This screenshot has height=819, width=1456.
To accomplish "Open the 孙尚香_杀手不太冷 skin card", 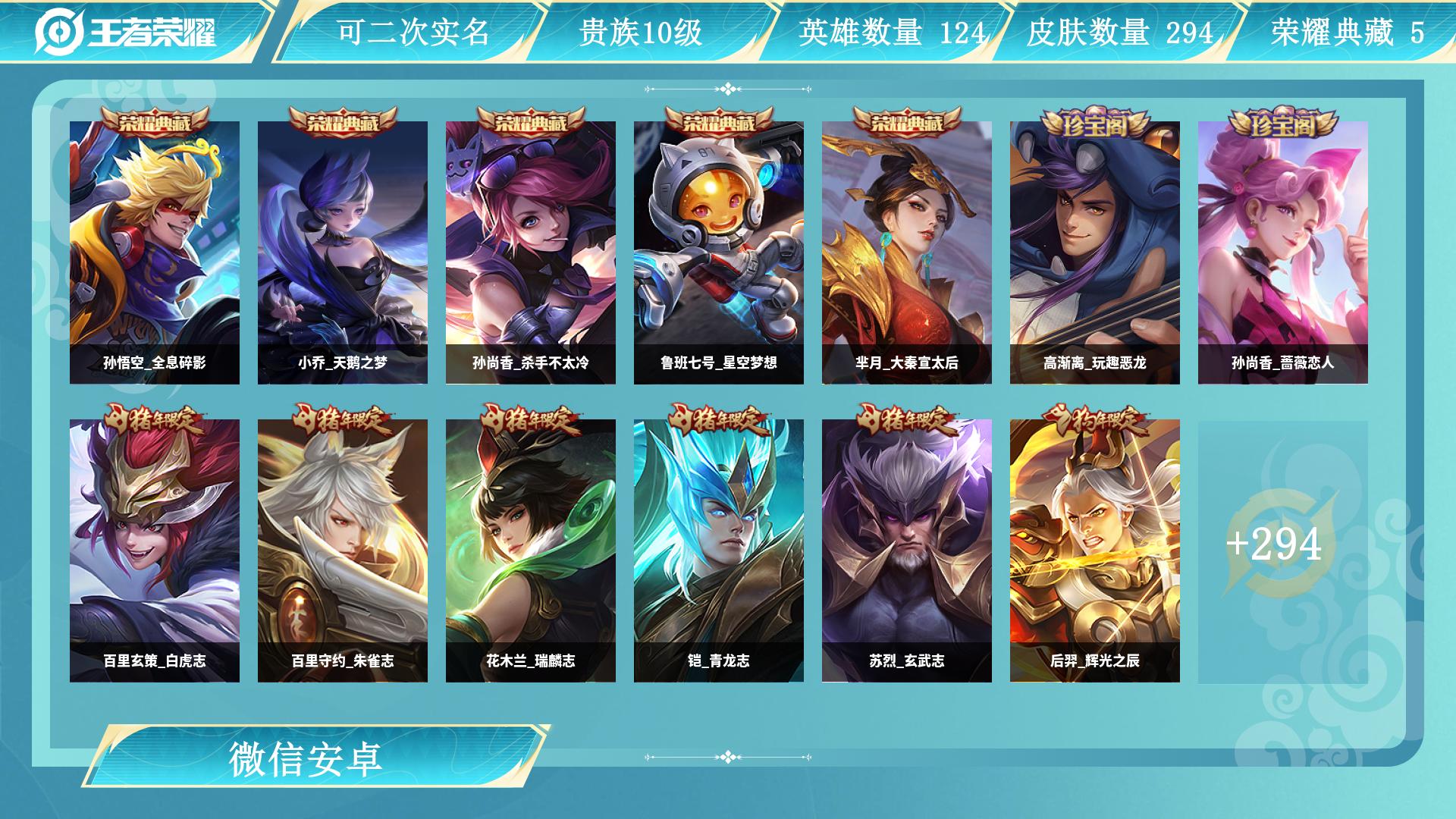I will (531, 253).
